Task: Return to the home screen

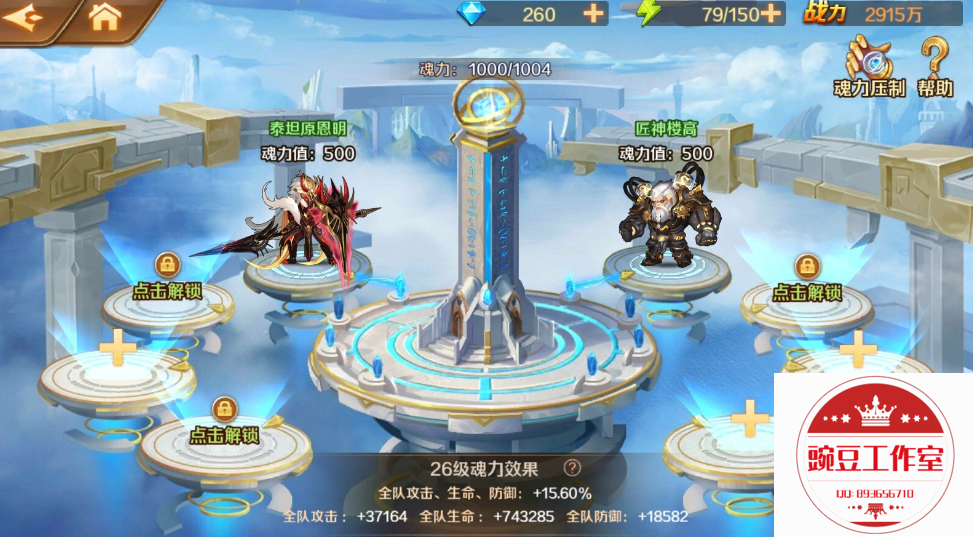Action: point(104,17)
